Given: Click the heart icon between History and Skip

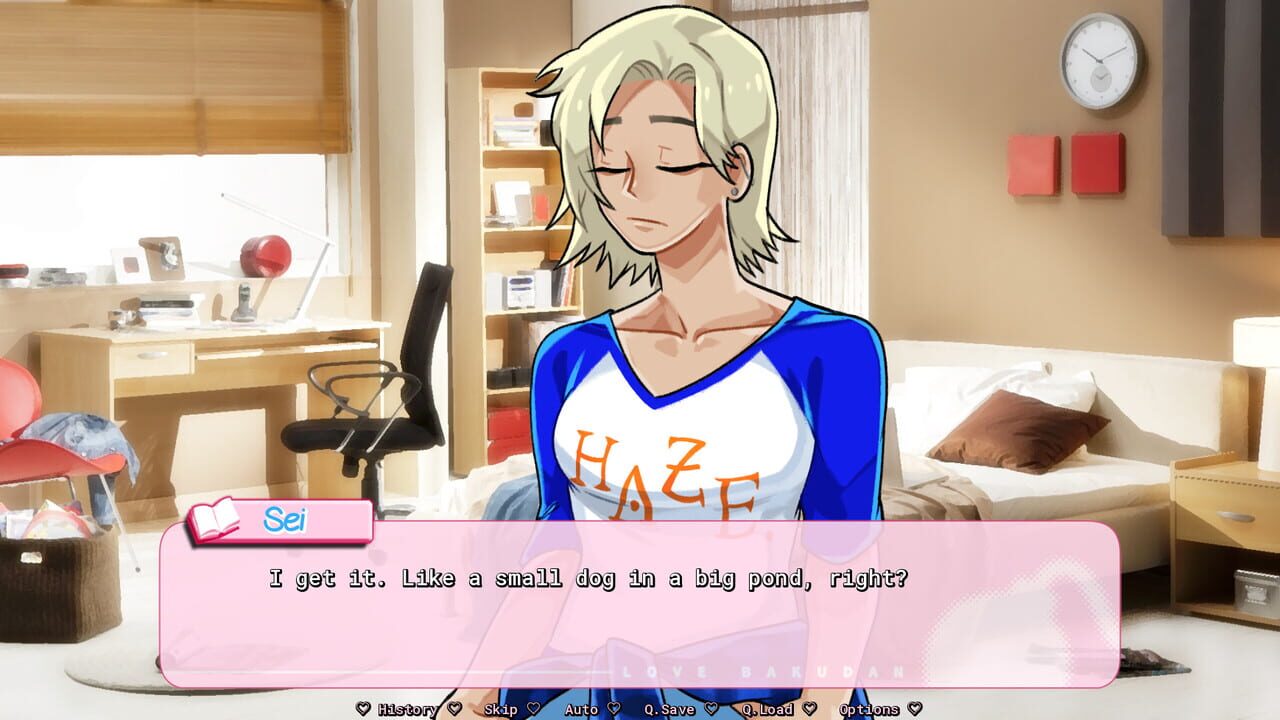Looking at the screenshot, I should click(x=456, y=708).
